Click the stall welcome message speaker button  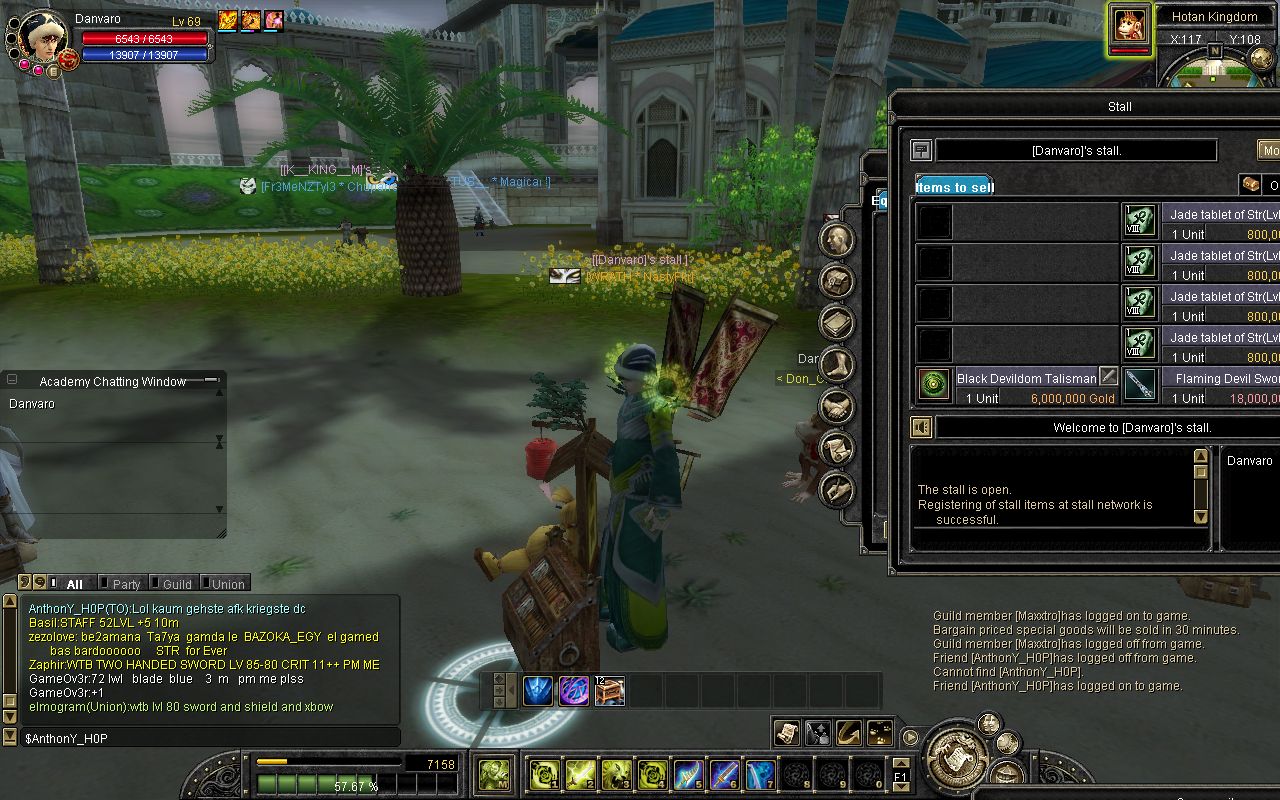click(x=921, y=428)
